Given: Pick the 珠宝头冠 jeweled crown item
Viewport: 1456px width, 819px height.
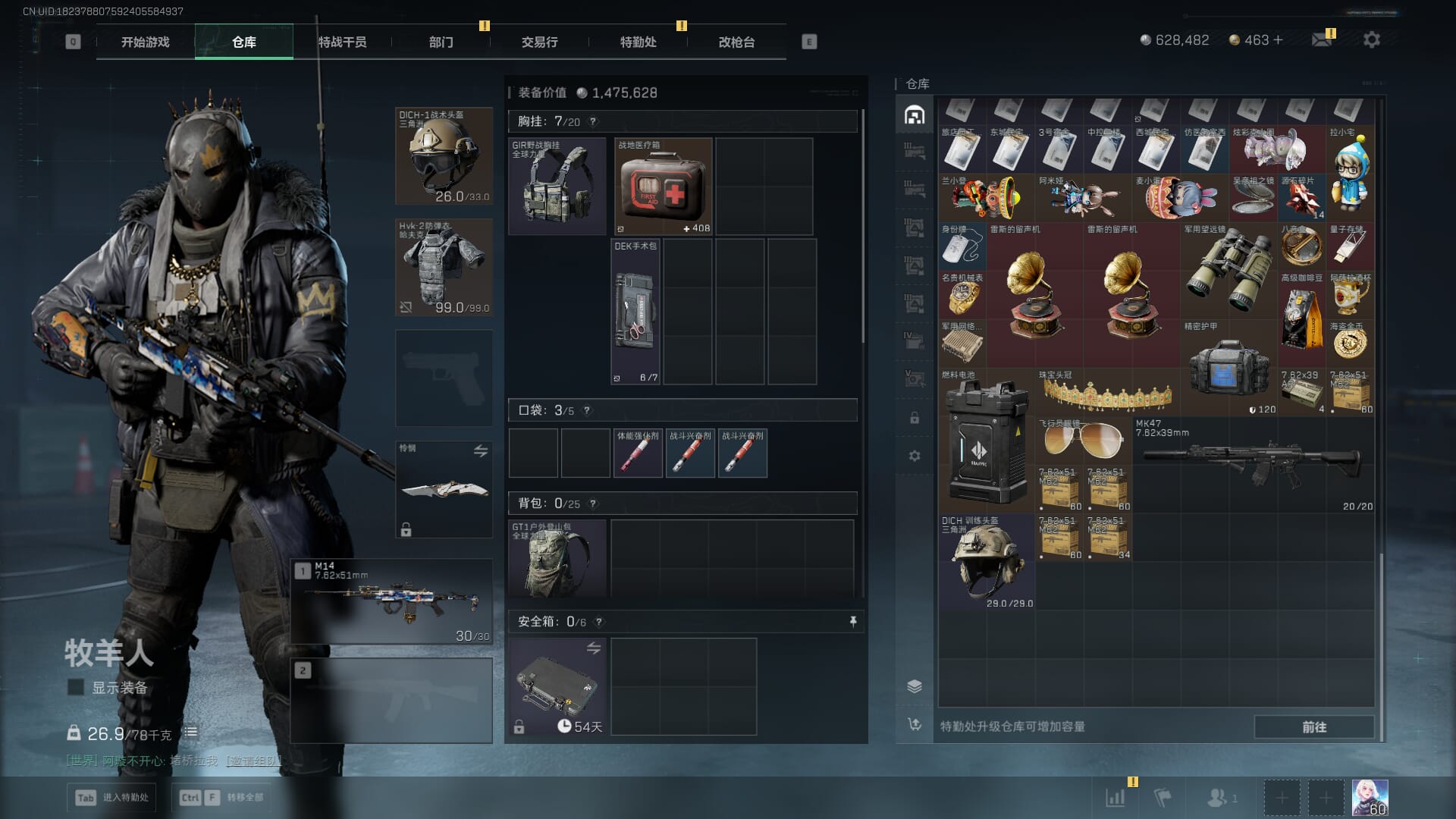Looking at the screenshot, I should 1107,392.
